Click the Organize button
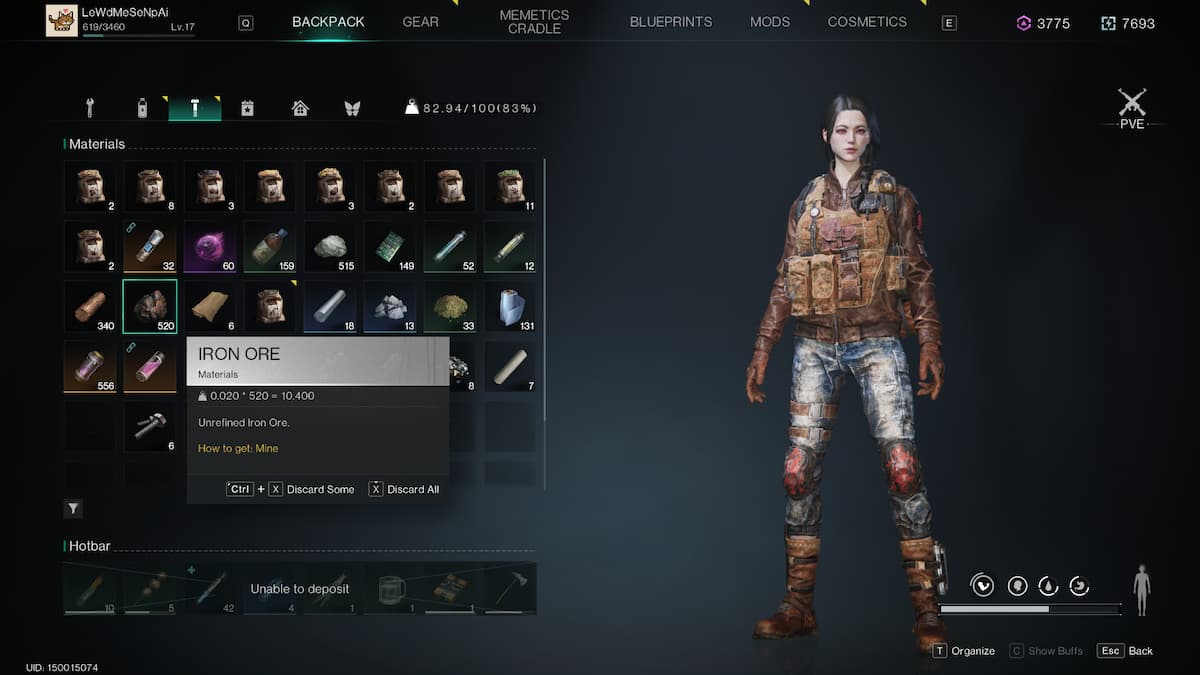1200x675 pixels. coord(964,651)
